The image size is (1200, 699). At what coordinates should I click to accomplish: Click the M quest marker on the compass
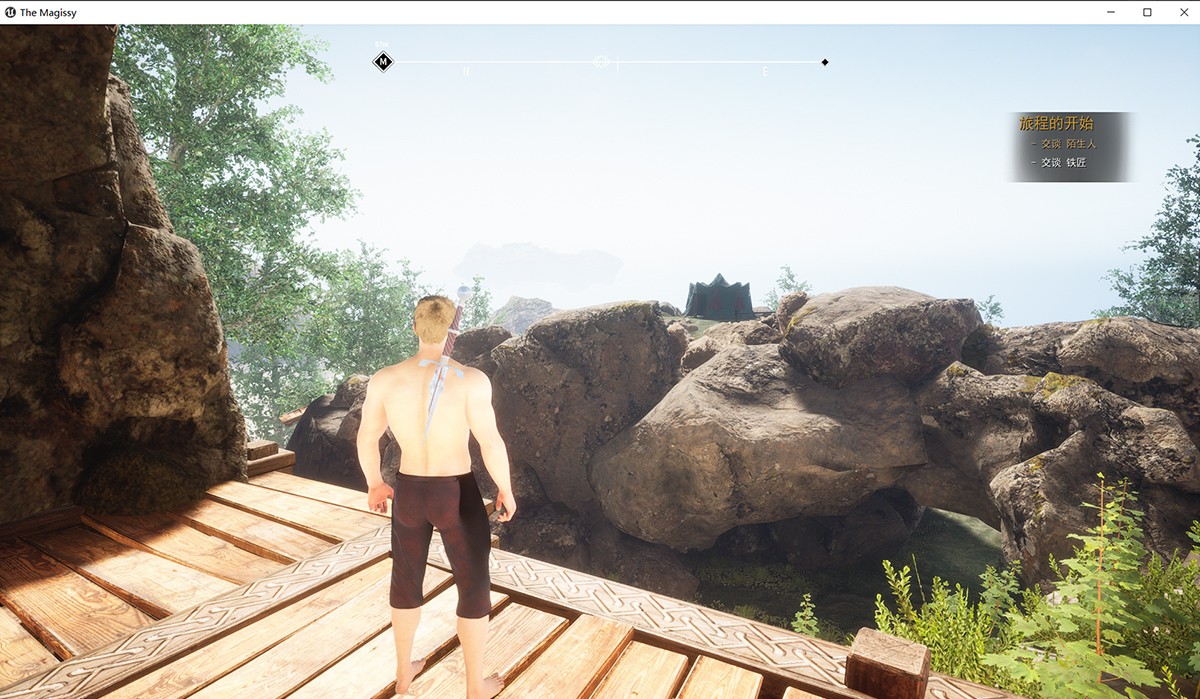tap(383, 62)
